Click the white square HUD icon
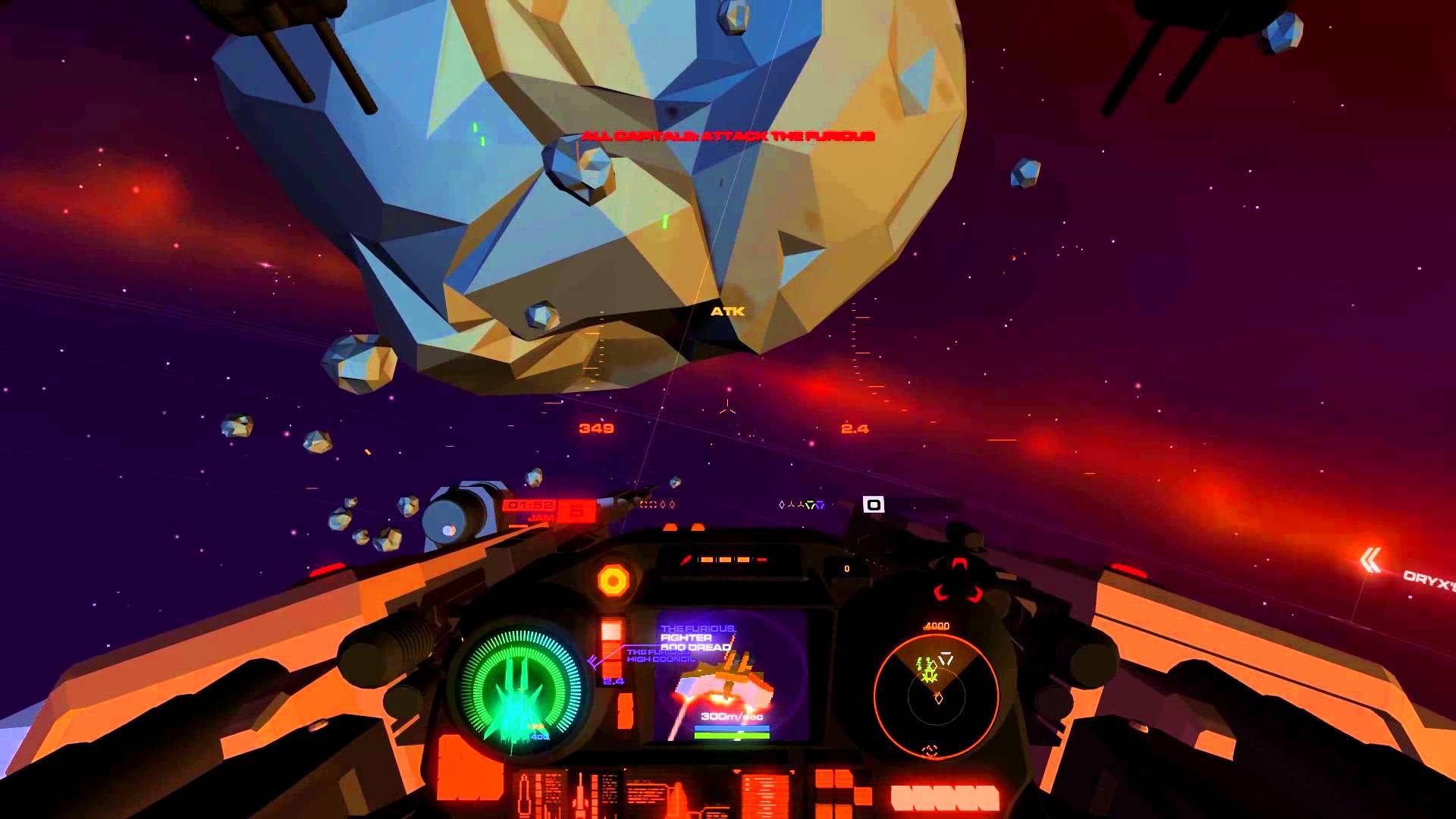This screenshot has width=1456, height=819. click(874, 504)
